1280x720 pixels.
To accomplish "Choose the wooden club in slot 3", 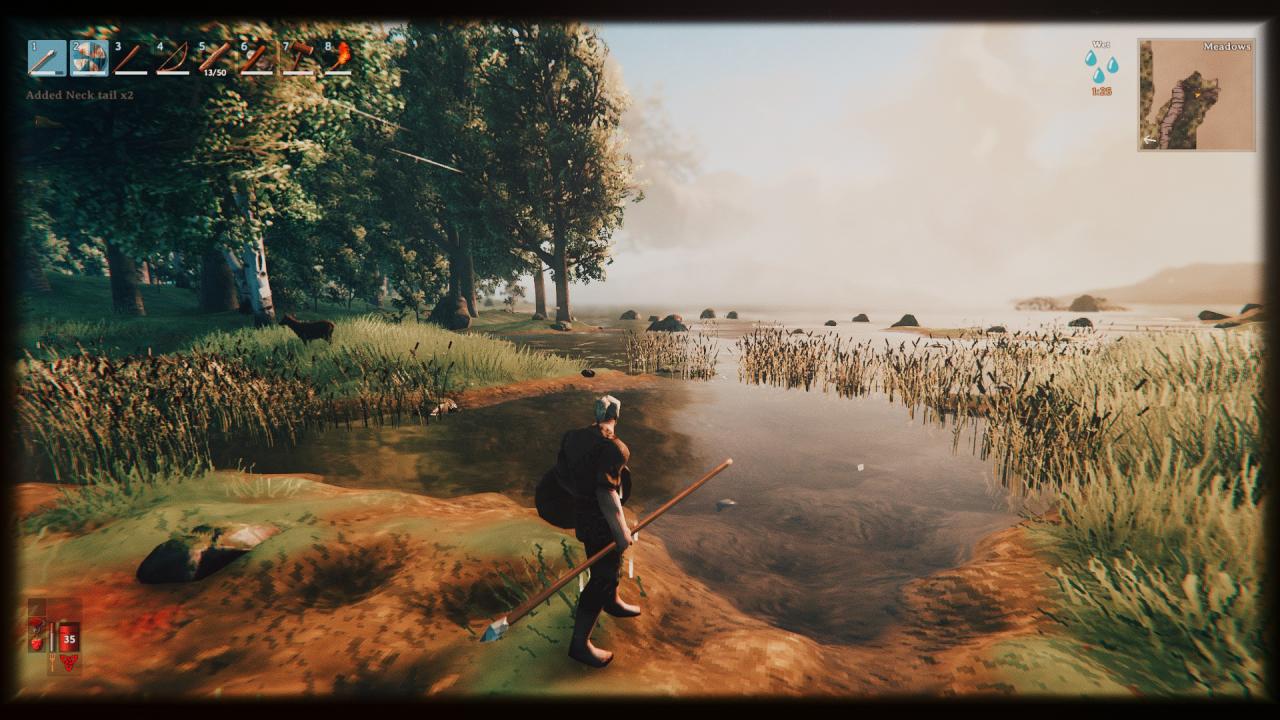I will click(x=131, y=58).
